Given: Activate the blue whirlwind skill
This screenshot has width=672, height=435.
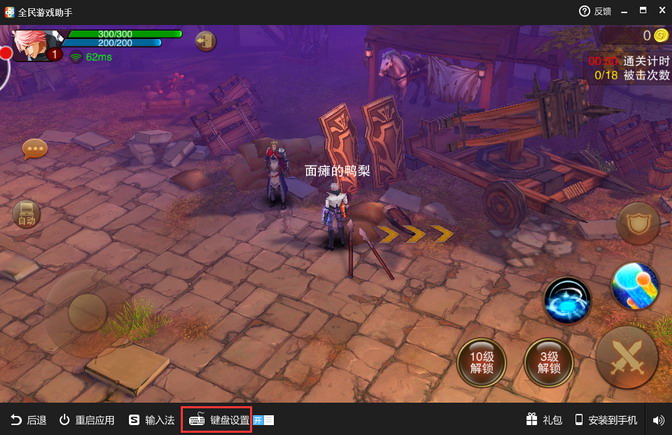Looking at the screenshot, I should pyautogui.click(x=568, y=299).
